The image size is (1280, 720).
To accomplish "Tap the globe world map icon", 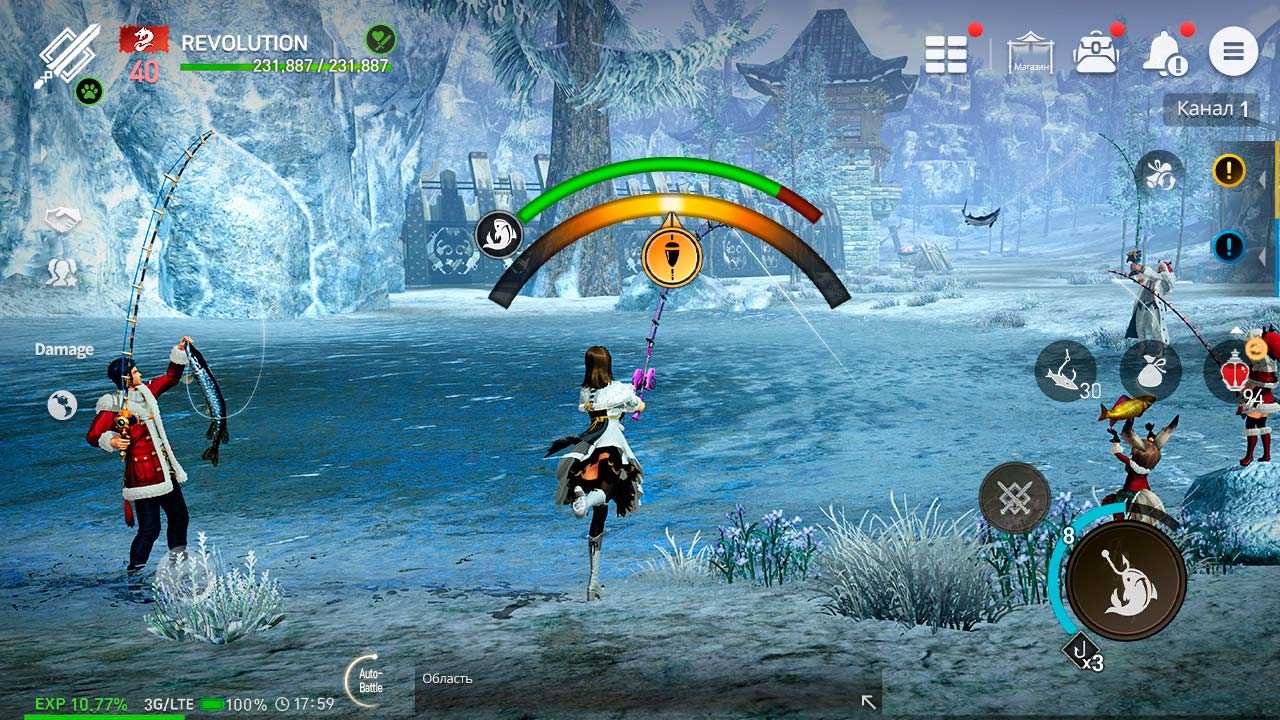I will [62, 404].
